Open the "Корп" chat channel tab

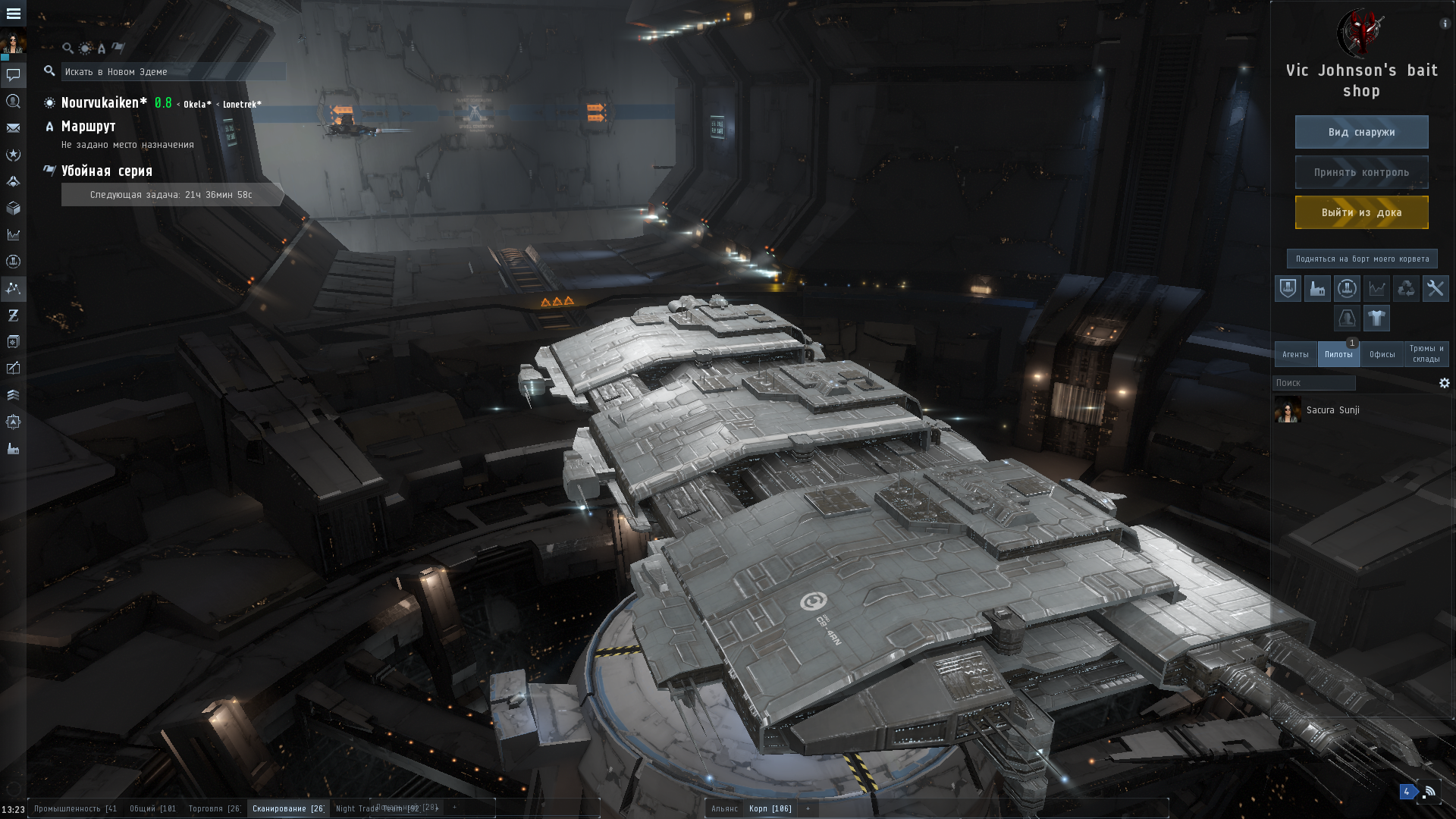(769, 808)
